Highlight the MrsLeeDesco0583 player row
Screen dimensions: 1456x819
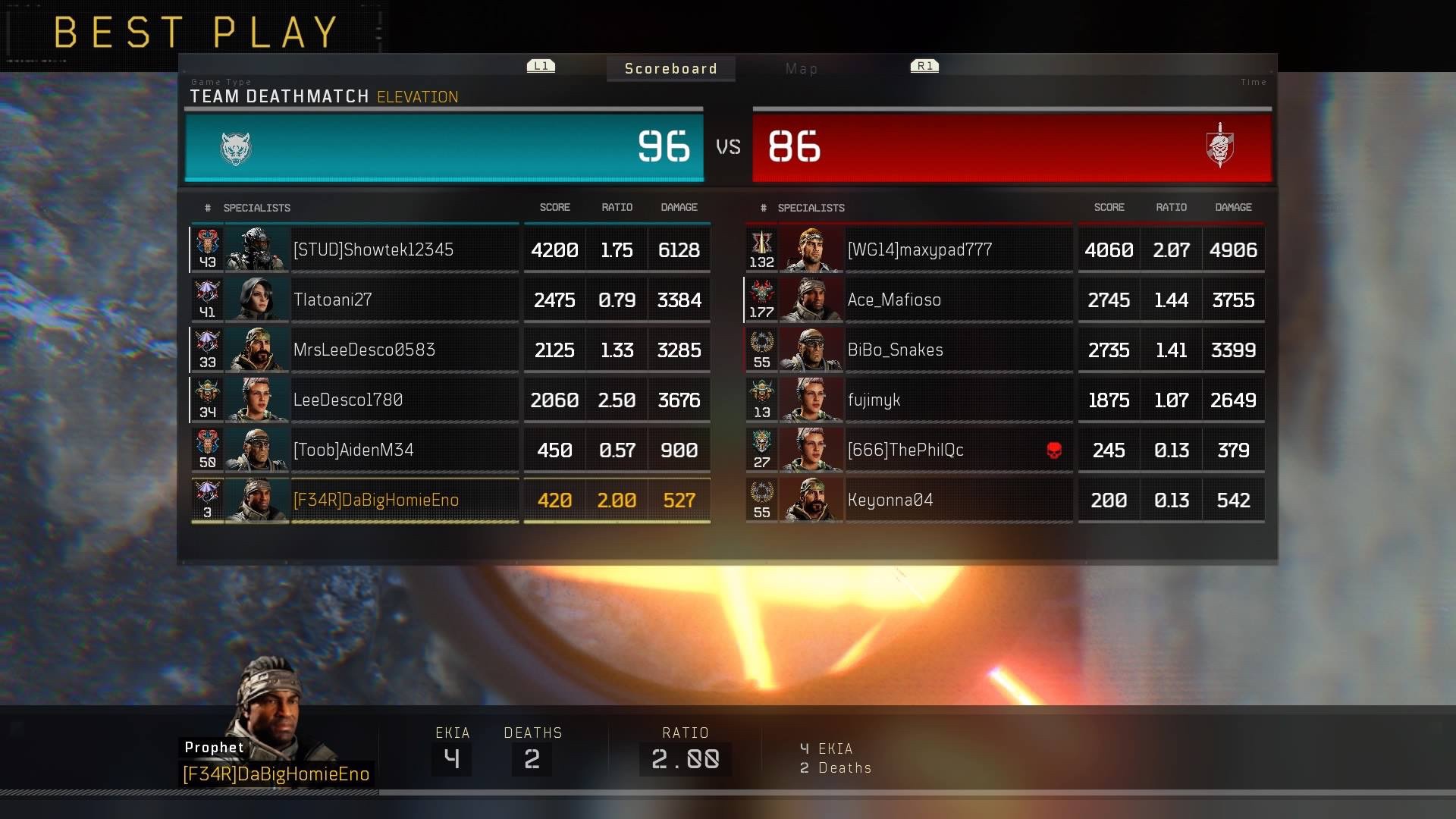364,350
